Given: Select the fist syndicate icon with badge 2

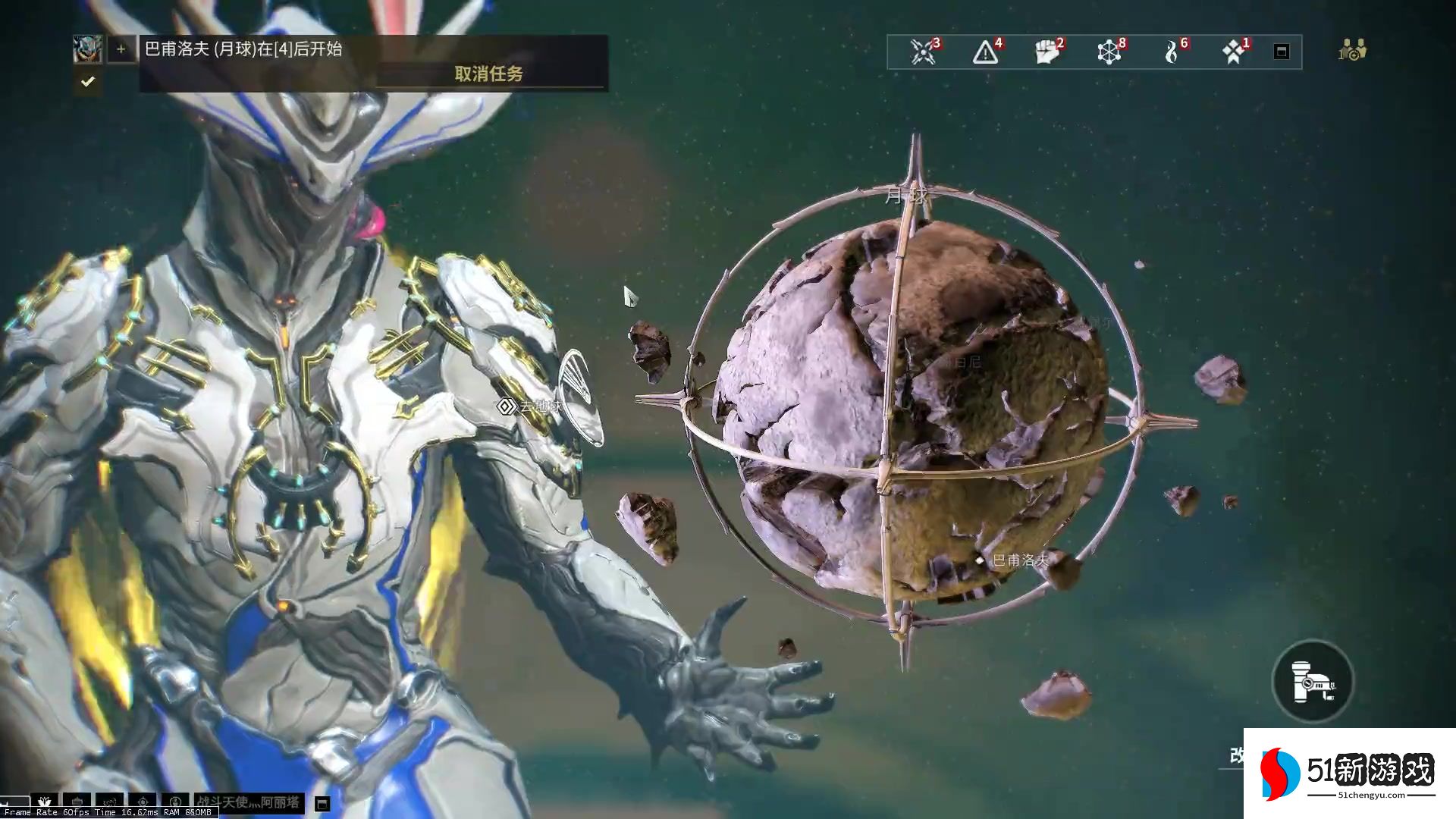Looking at the screenshot, I should [x=1046, y=51].
